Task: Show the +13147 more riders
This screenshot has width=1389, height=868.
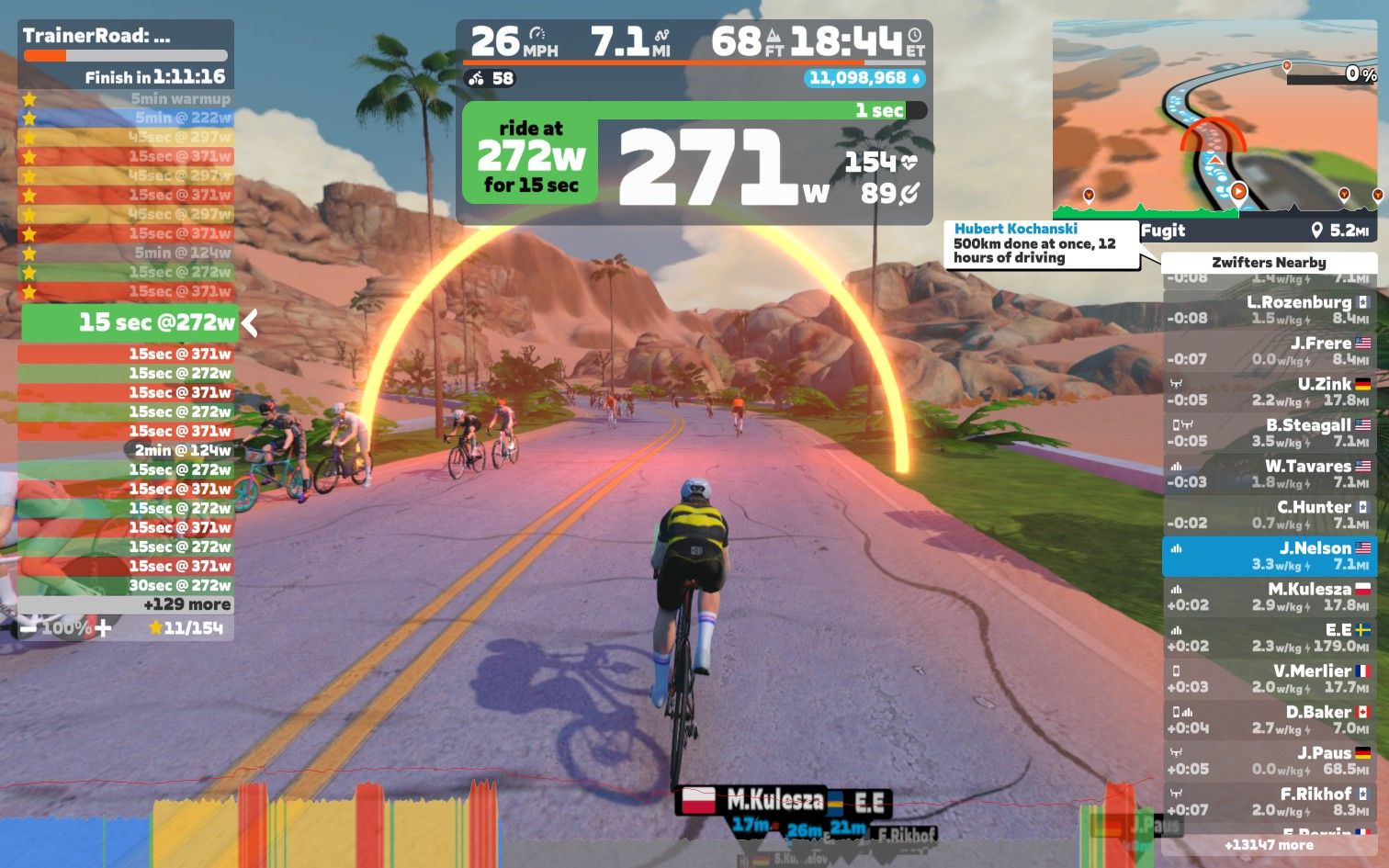Action: [x=1269, y=845]
